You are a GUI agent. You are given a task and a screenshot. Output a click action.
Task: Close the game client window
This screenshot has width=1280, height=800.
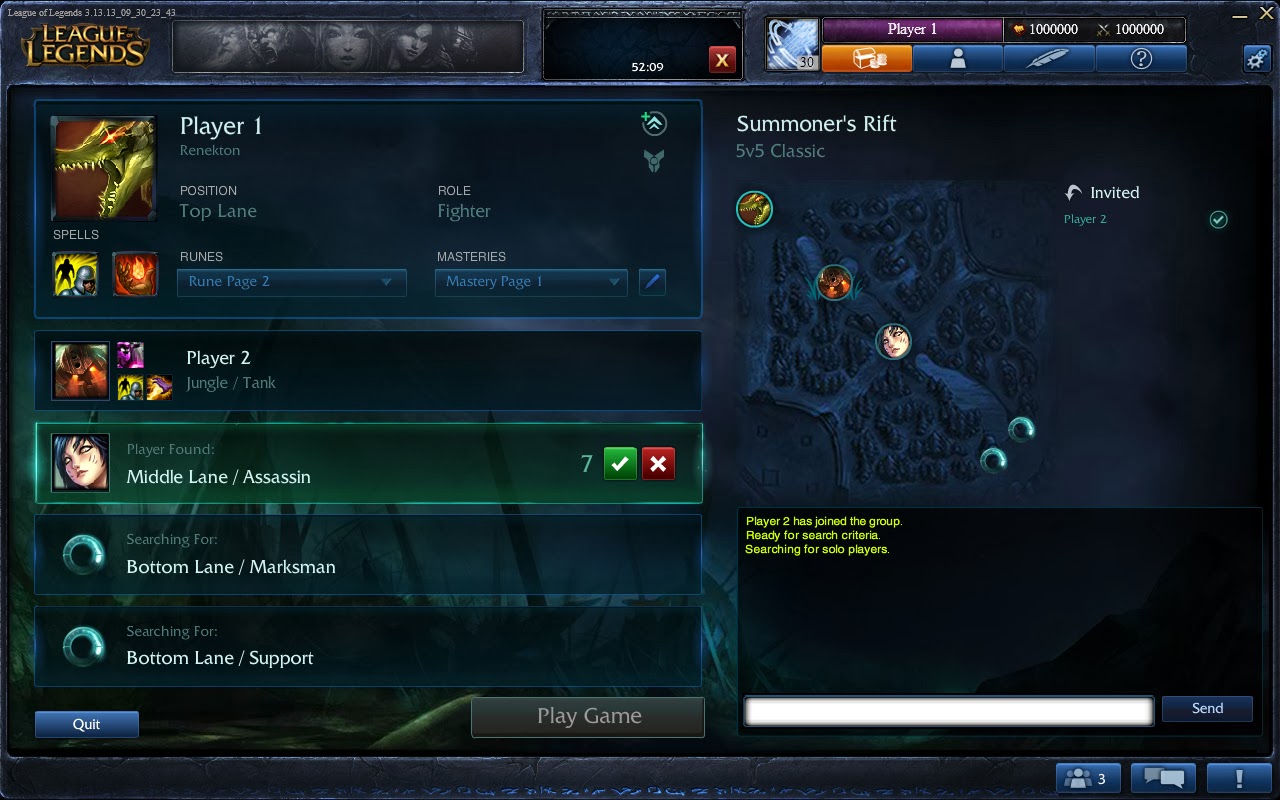(1266, 13)
